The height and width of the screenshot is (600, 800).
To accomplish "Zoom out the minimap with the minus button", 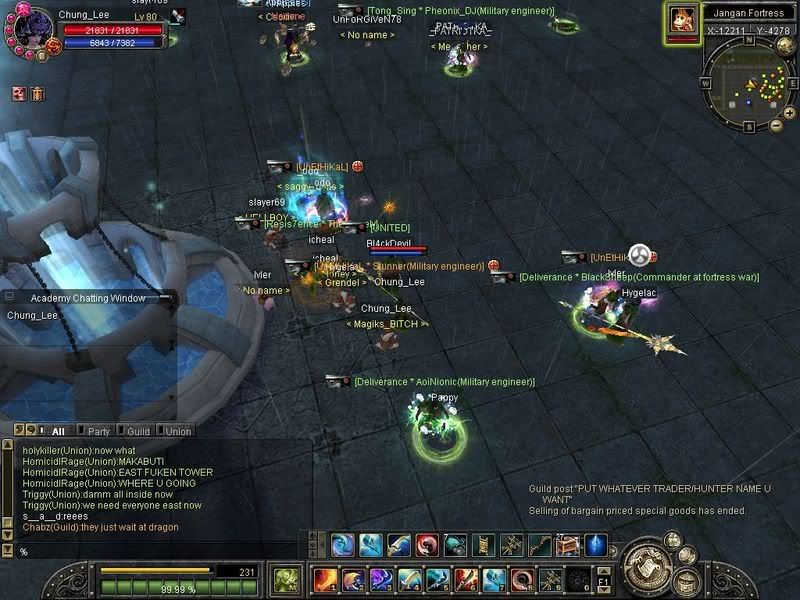I will click(x=777, y=126).
